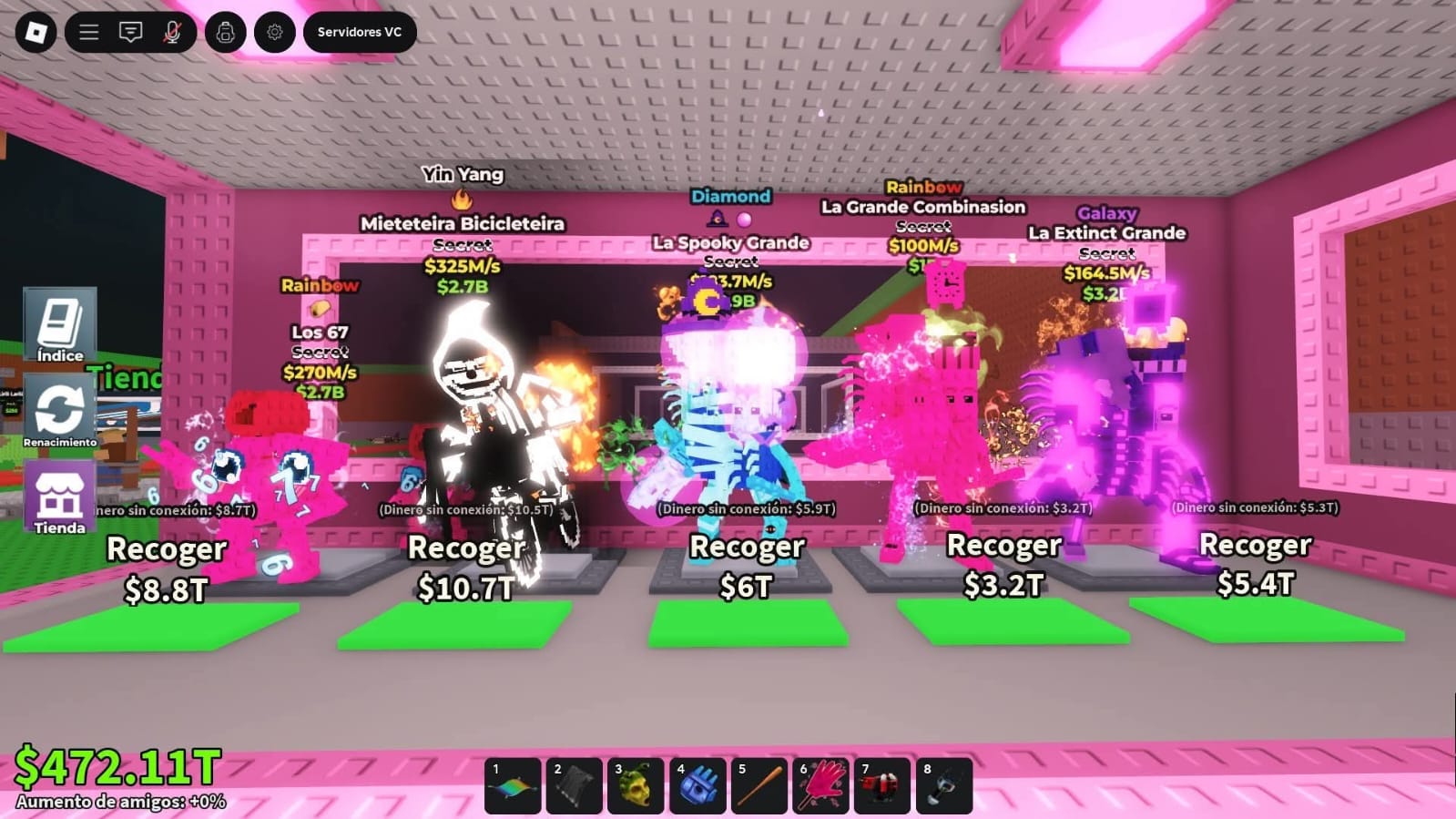Equip the grappling hook in slot 8
The image size is (1456, 819).
coord(944,785)
